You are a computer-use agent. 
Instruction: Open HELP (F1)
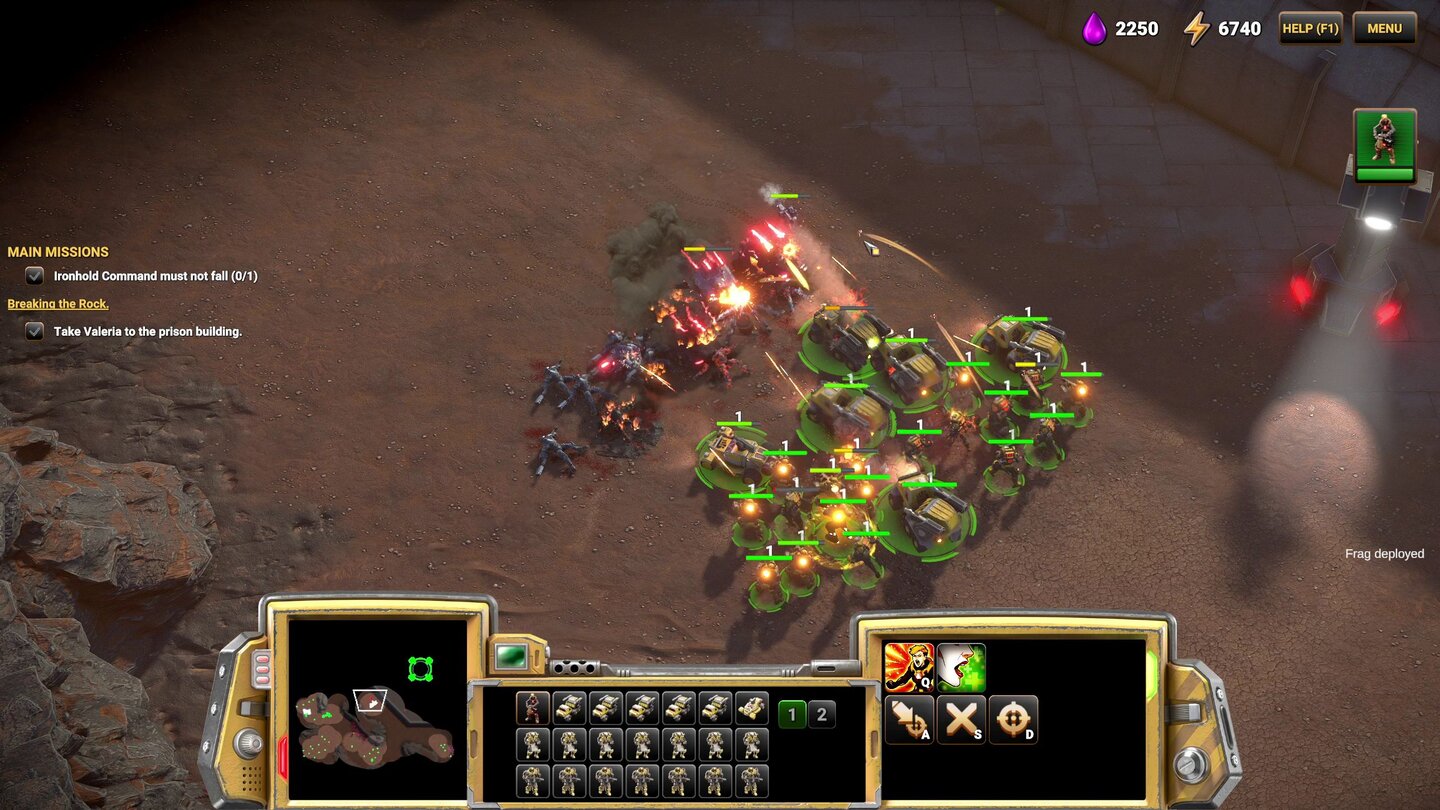1310,28
